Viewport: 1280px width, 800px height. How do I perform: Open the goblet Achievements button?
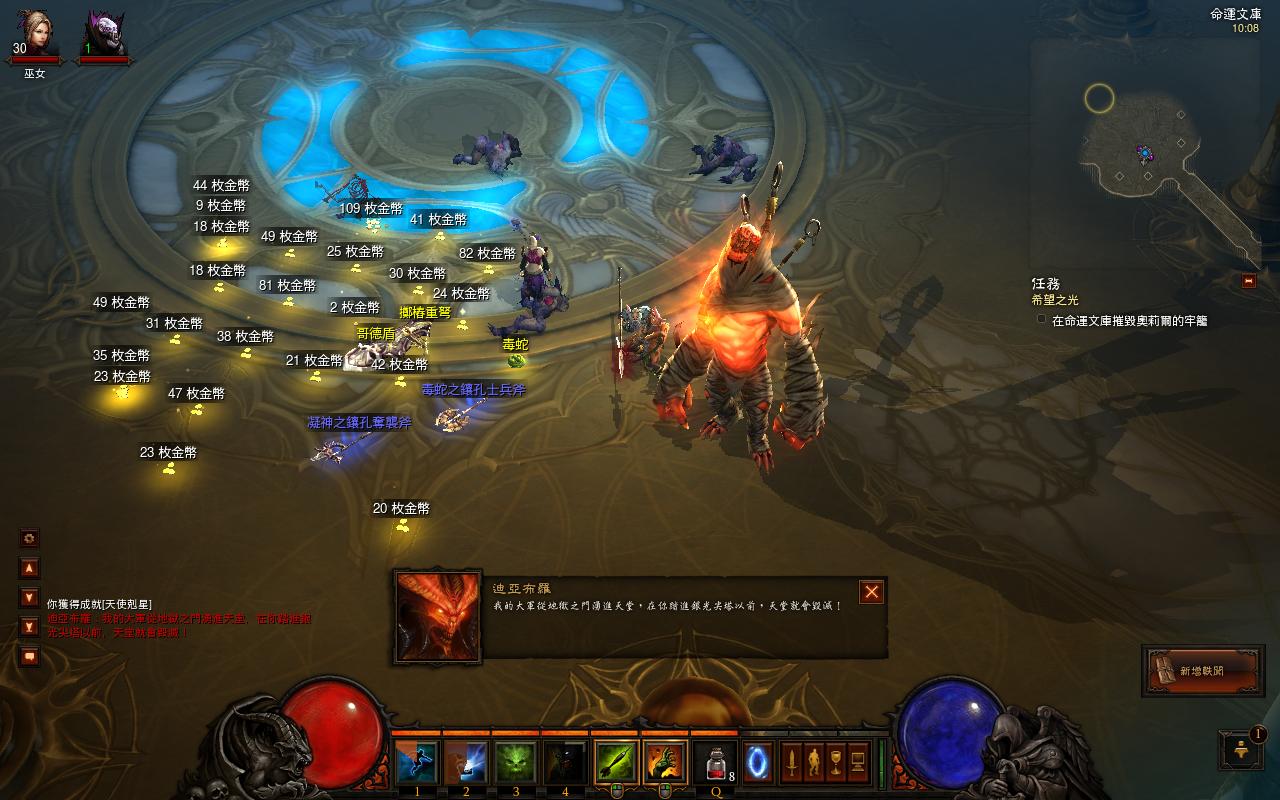pyautogui.click(x=835, y=763)
